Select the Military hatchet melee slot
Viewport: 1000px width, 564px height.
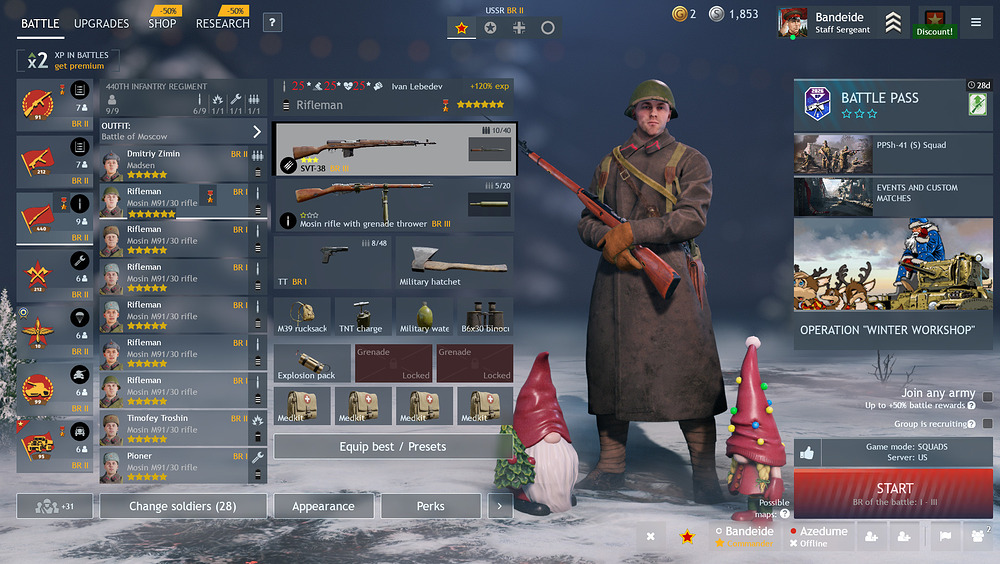[454, 263]
